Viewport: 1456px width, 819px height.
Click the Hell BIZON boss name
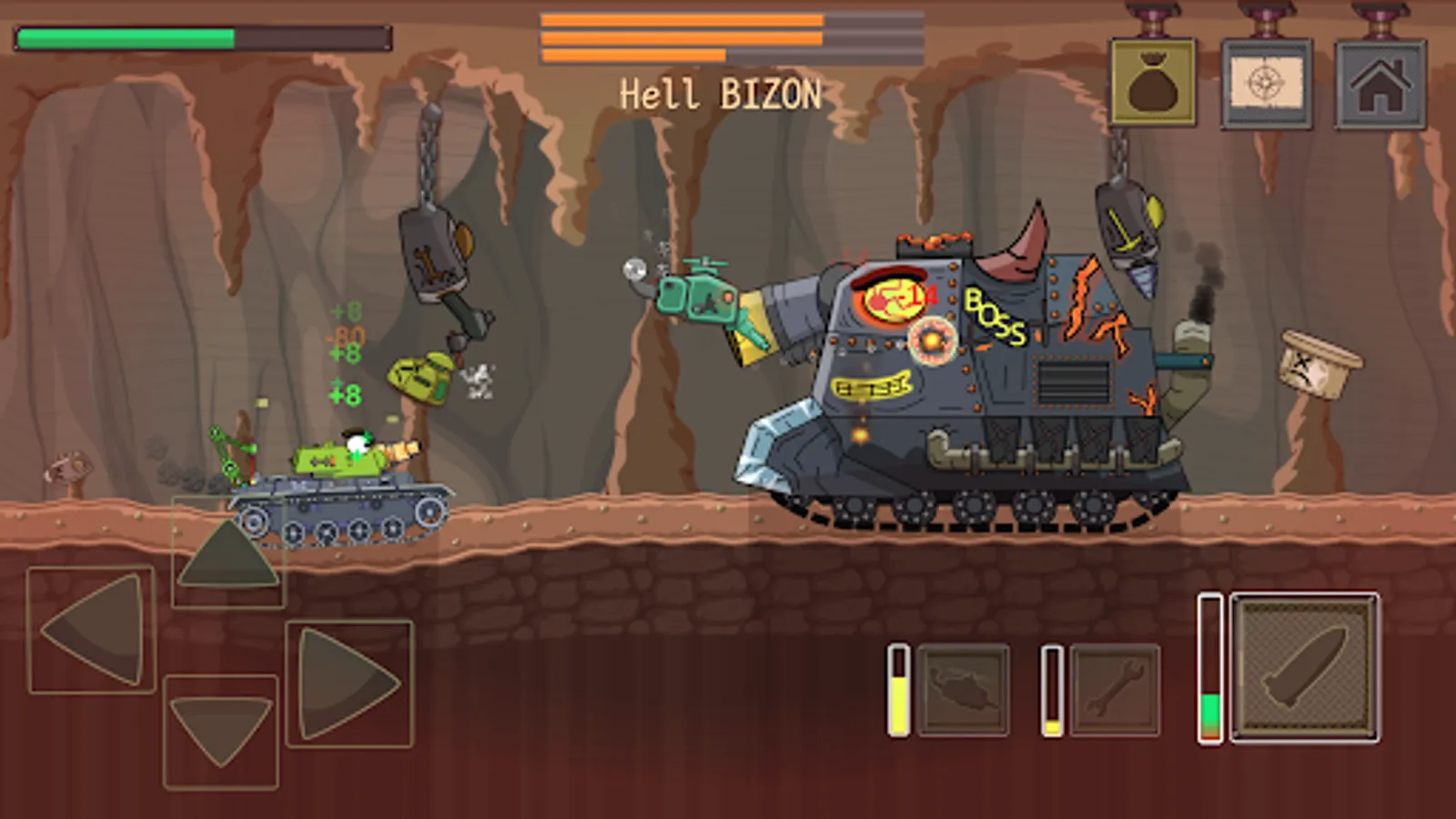(722, 89)
